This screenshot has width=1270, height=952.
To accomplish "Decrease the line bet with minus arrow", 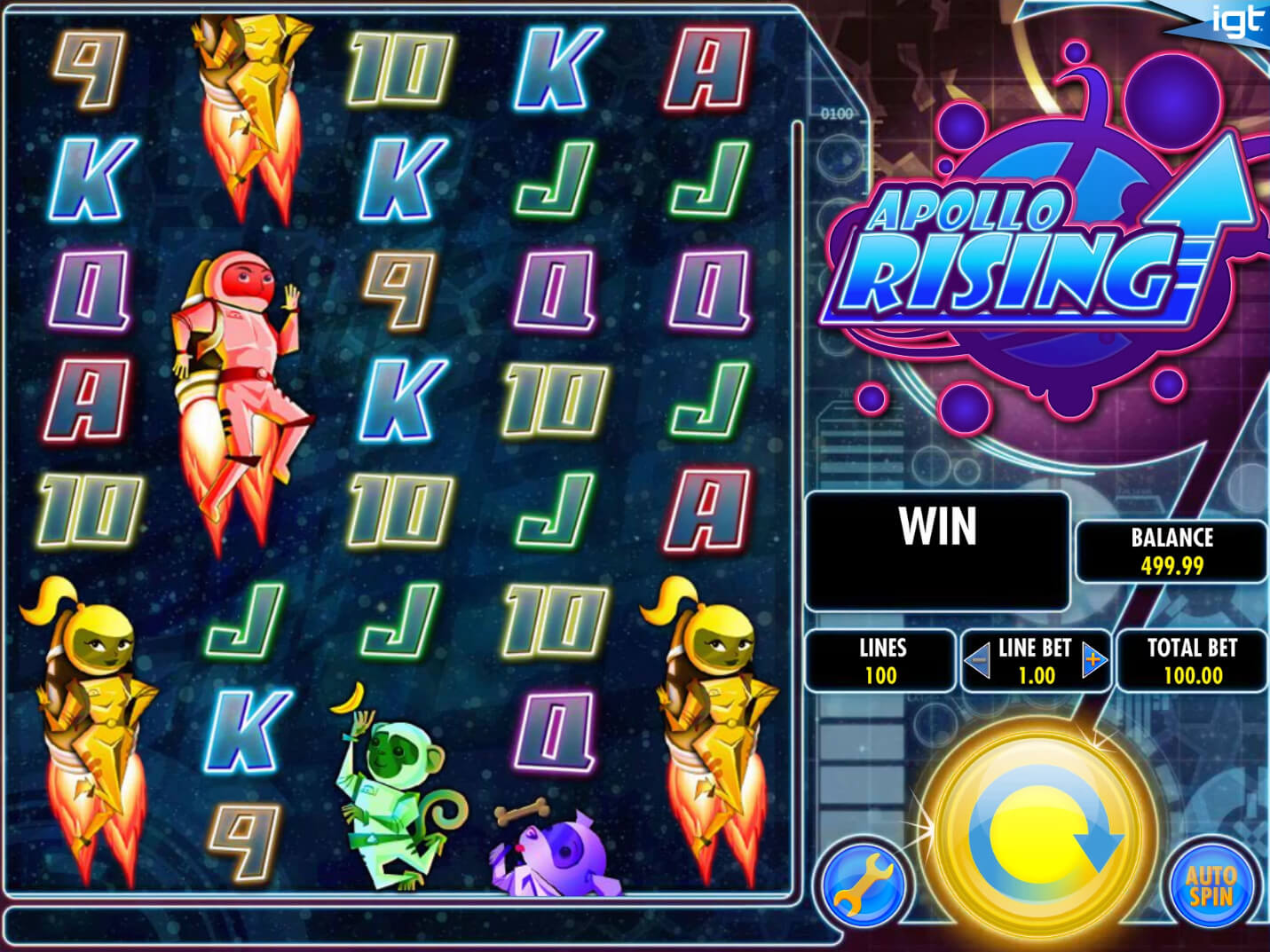I will point(977,661).
